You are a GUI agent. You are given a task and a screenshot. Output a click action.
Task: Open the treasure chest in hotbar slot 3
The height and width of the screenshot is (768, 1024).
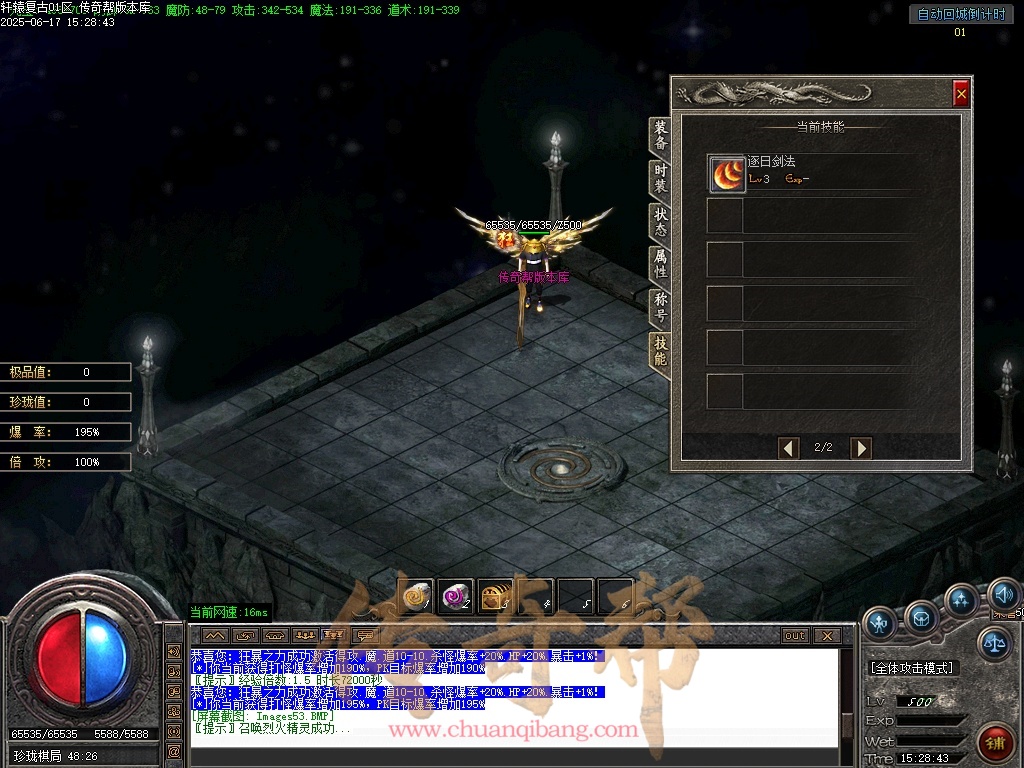[x=495, y=597]
